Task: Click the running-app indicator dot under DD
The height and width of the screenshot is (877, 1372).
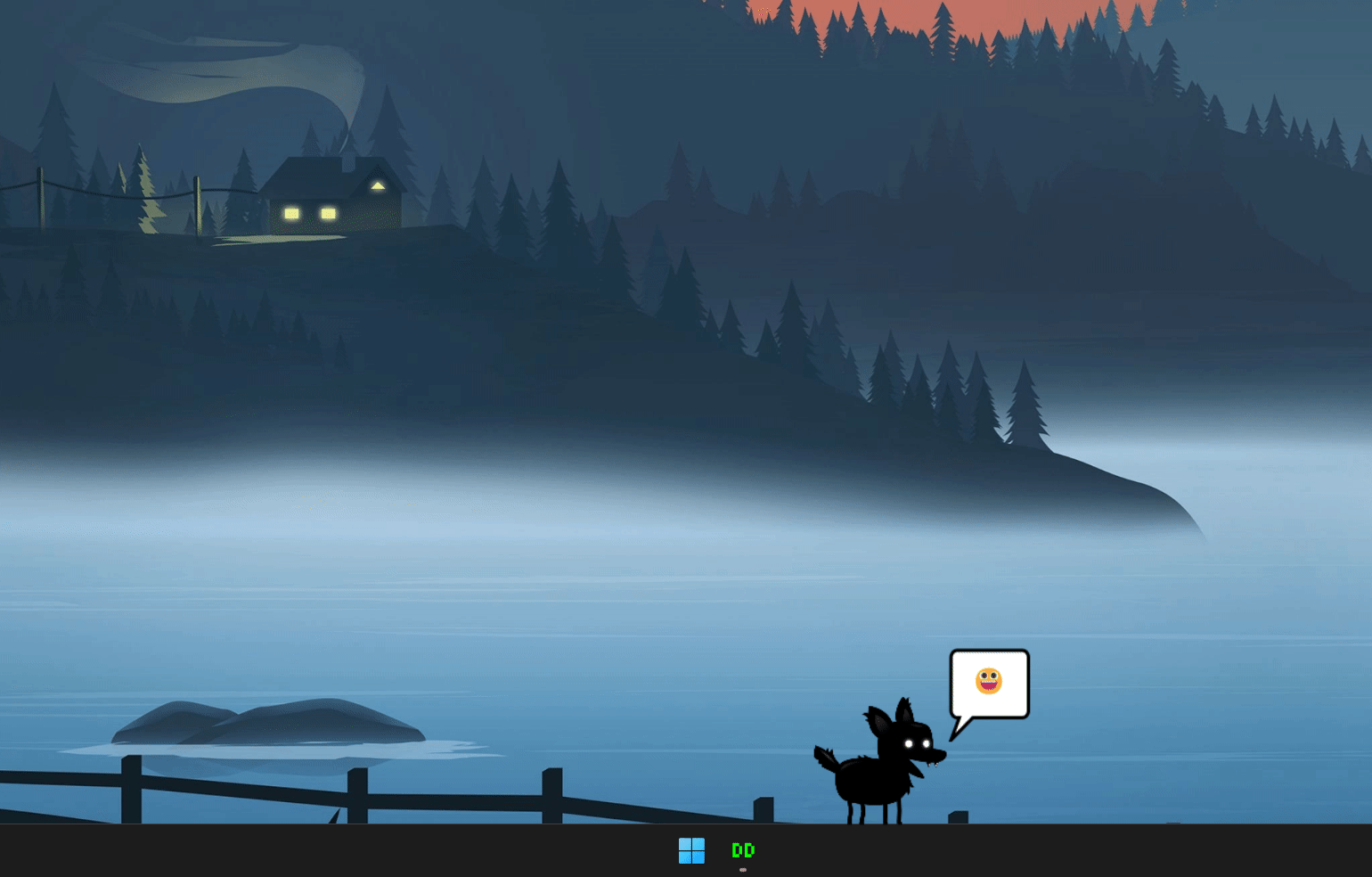Action: (743, 870)
